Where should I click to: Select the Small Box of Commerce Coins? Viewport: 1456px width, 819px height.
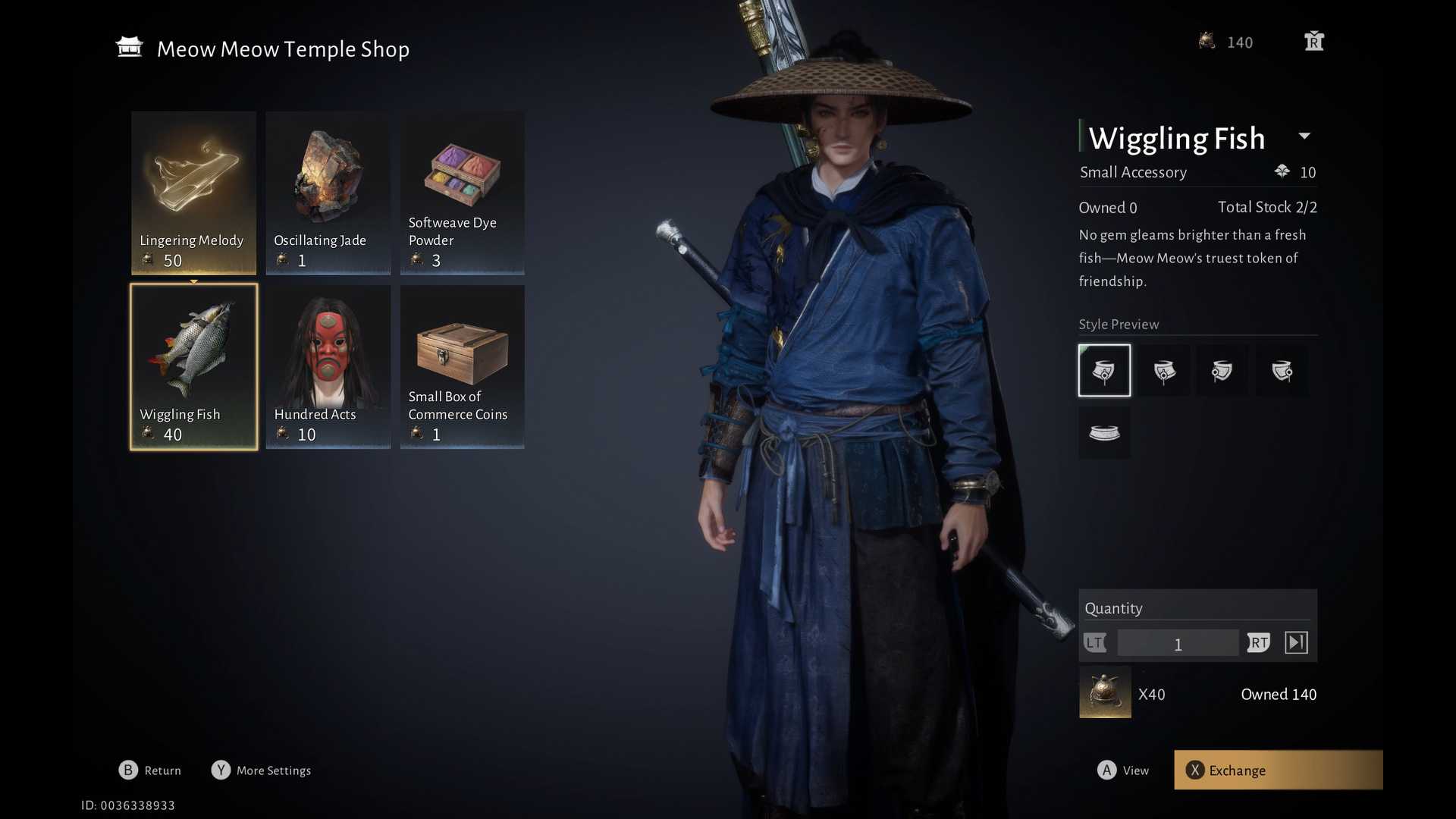click(x=462, y=367)
